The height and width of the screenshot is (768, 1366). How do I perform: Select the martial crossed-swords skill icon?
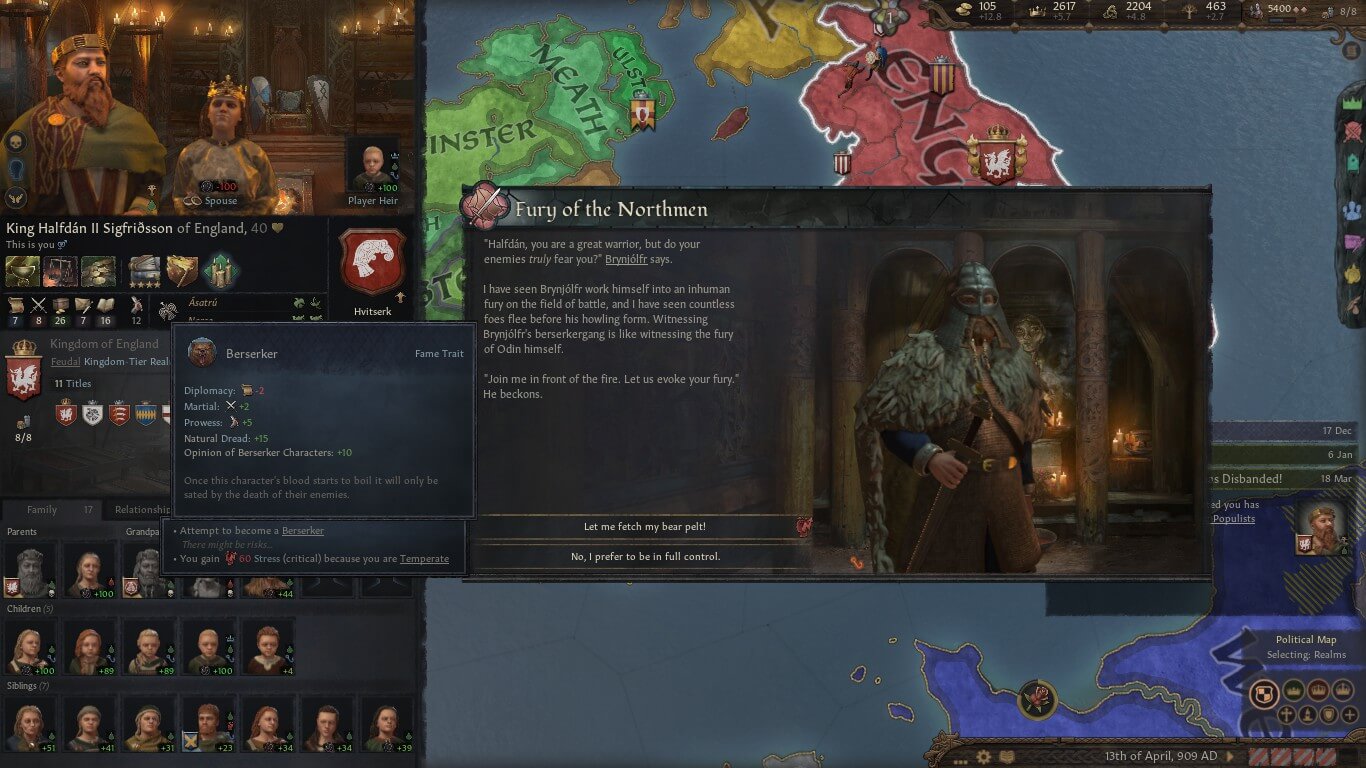click(37, 305)
